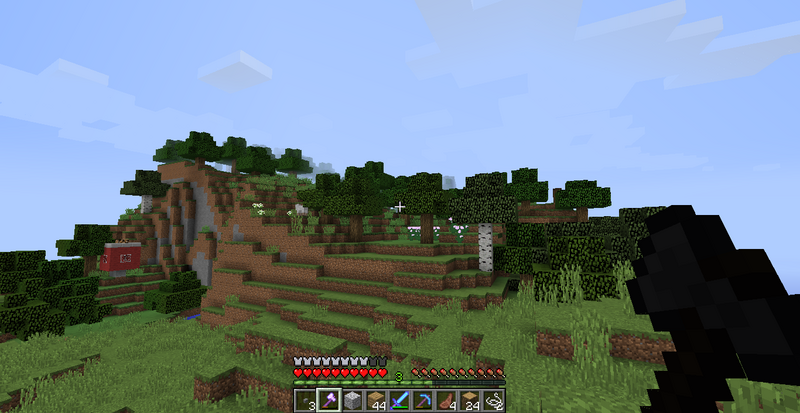Choose the cobblestone block slot
The image size is (800, 413).
click(x=352, y=401)
